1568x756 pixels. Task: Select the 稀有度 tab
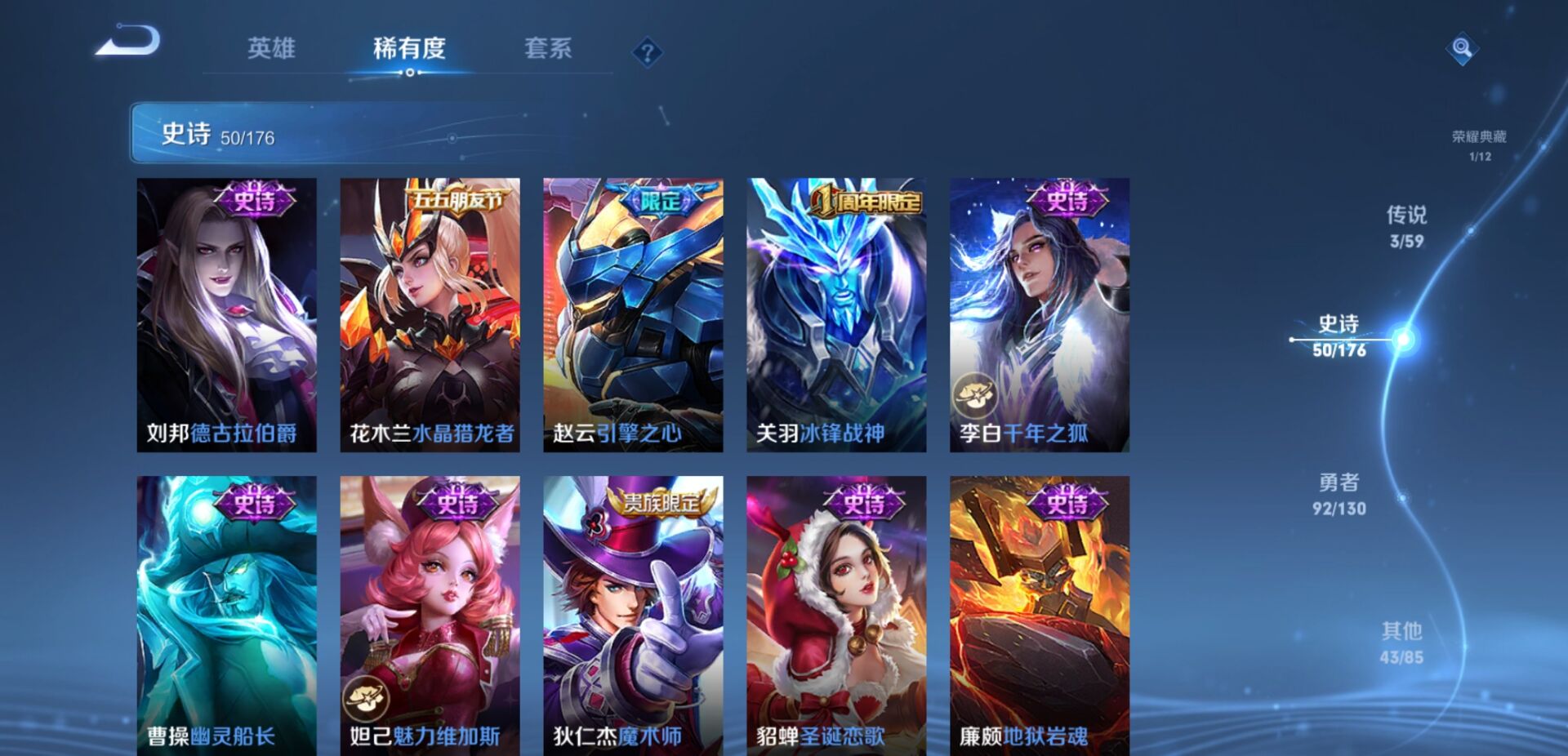[409, 50]
